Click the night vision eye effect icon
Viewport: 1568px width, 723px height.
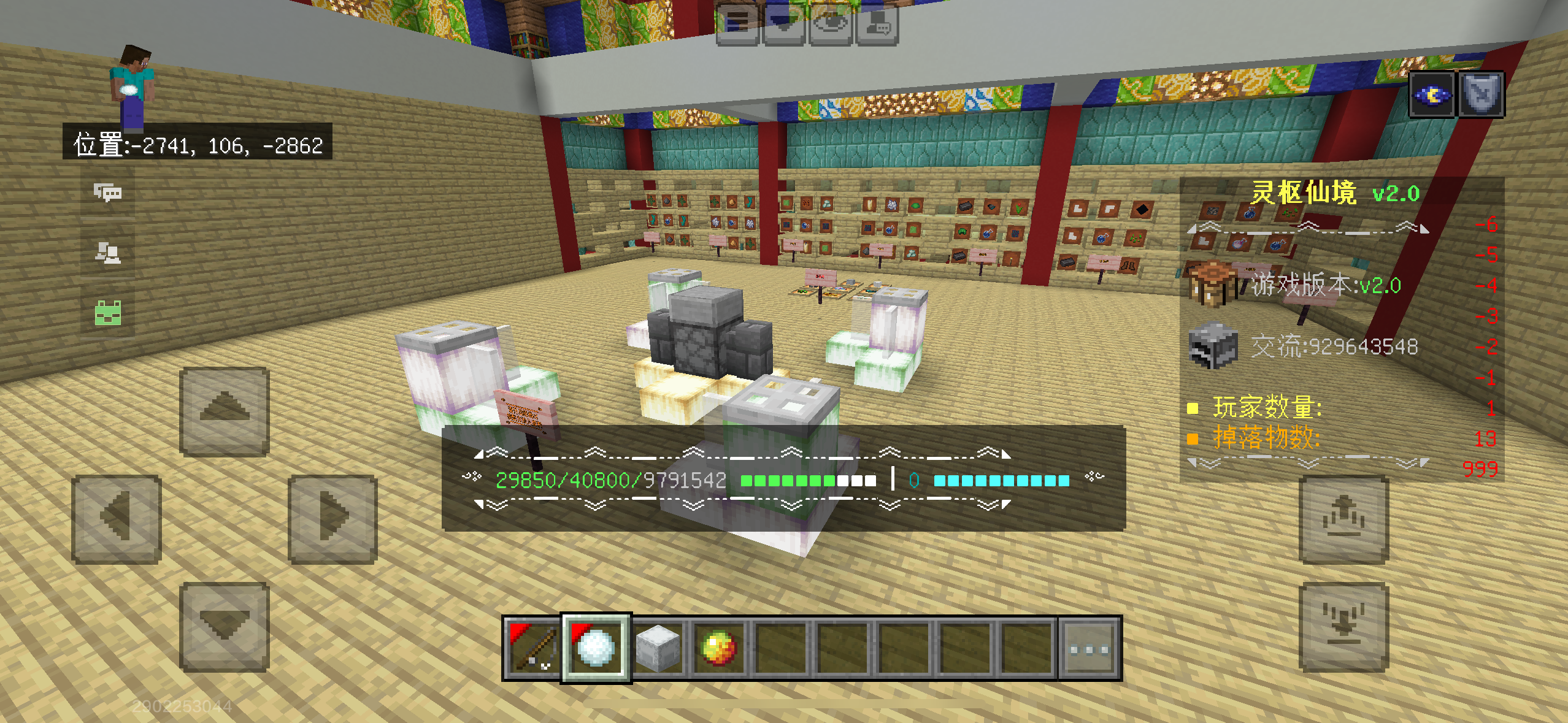(x=1432, y=94)
